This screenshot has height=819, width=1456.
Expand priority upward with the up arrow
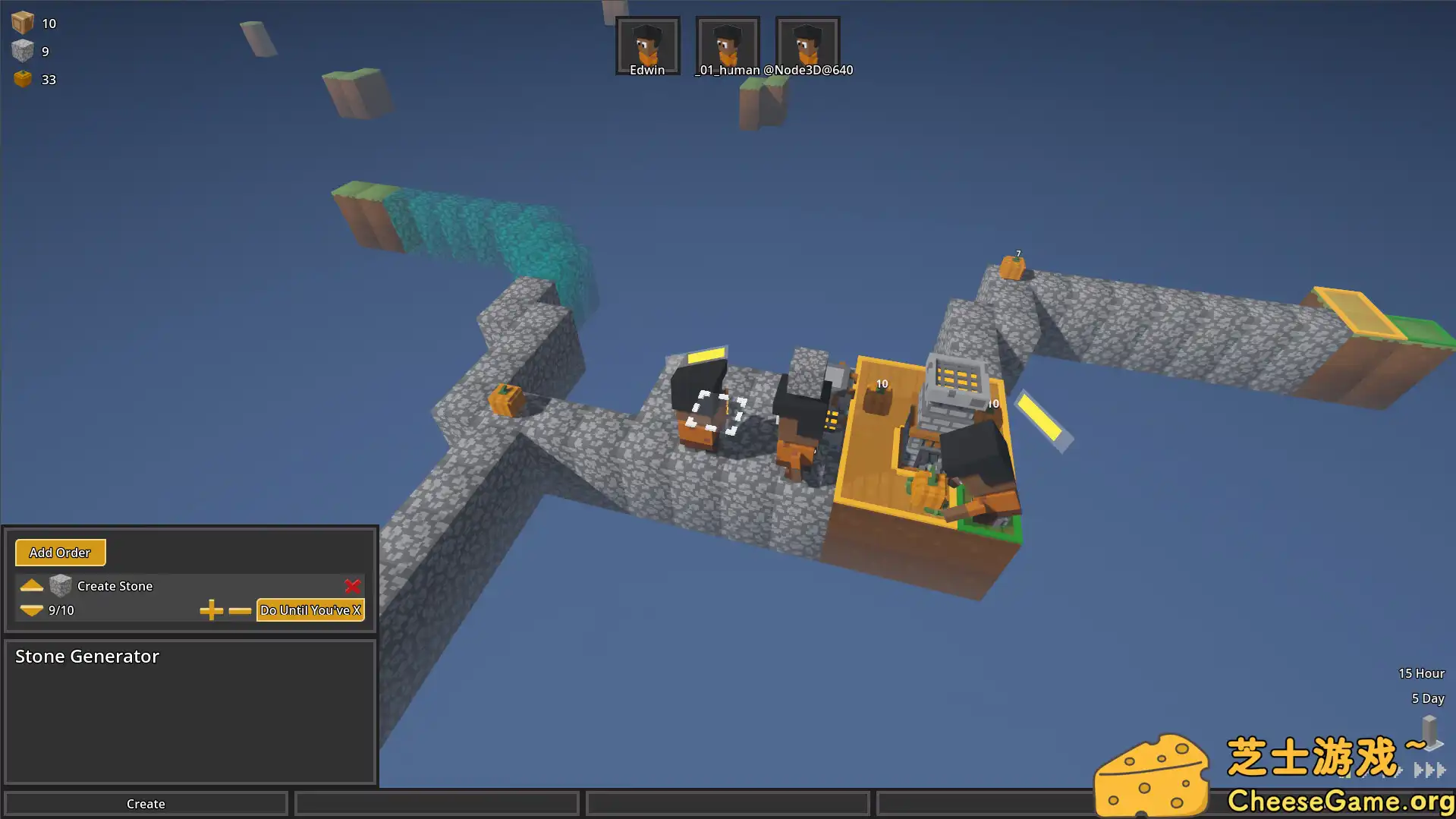(x=31, y=585)
